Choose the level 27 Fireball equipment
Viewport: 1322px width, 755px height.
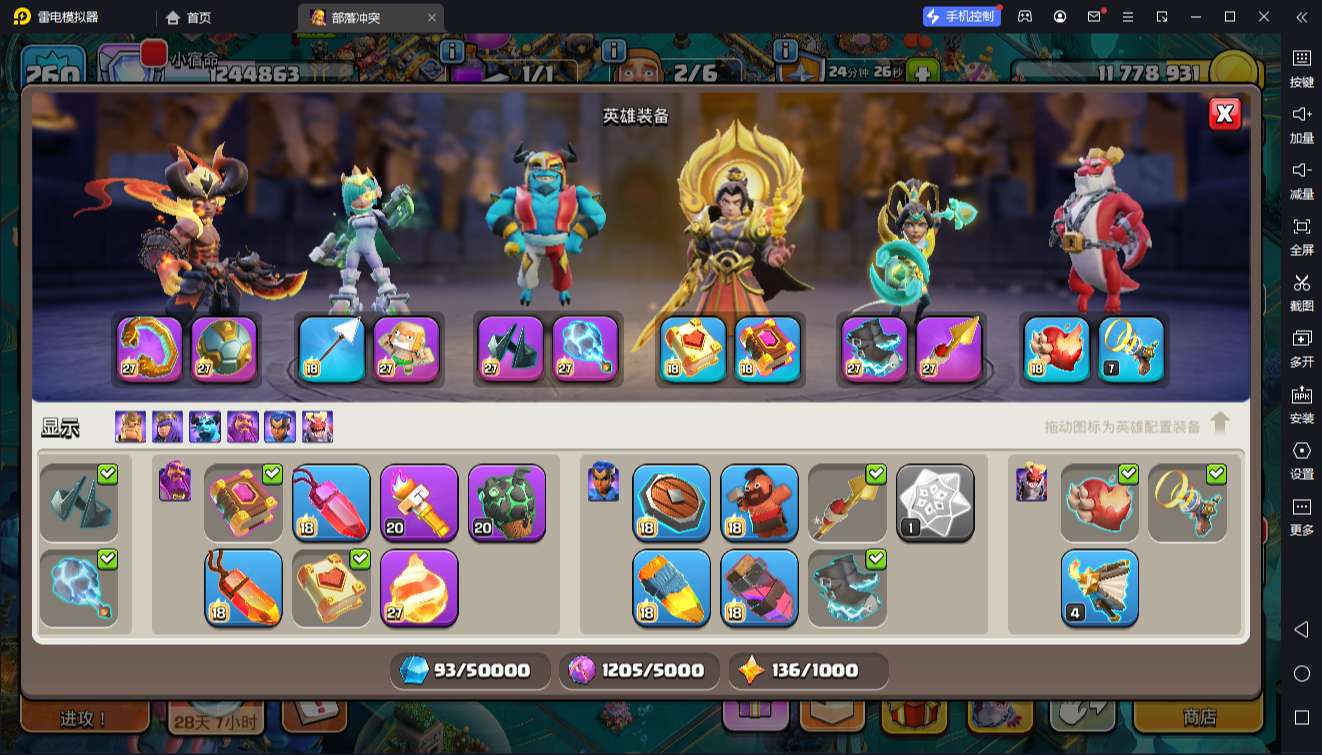point(419,587)
